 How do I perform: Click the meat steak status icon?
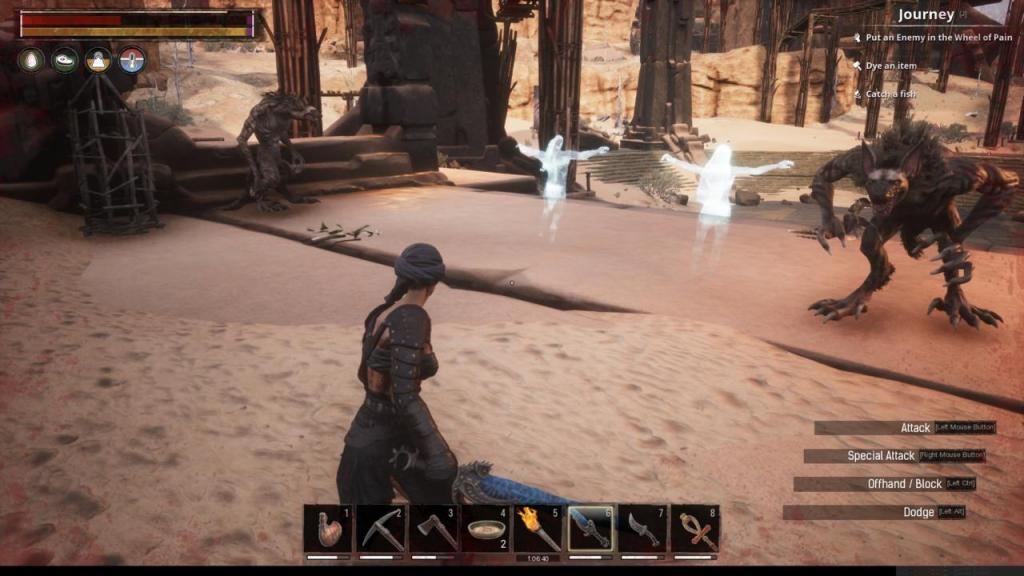pyautogui.click(x=65, y=60)
